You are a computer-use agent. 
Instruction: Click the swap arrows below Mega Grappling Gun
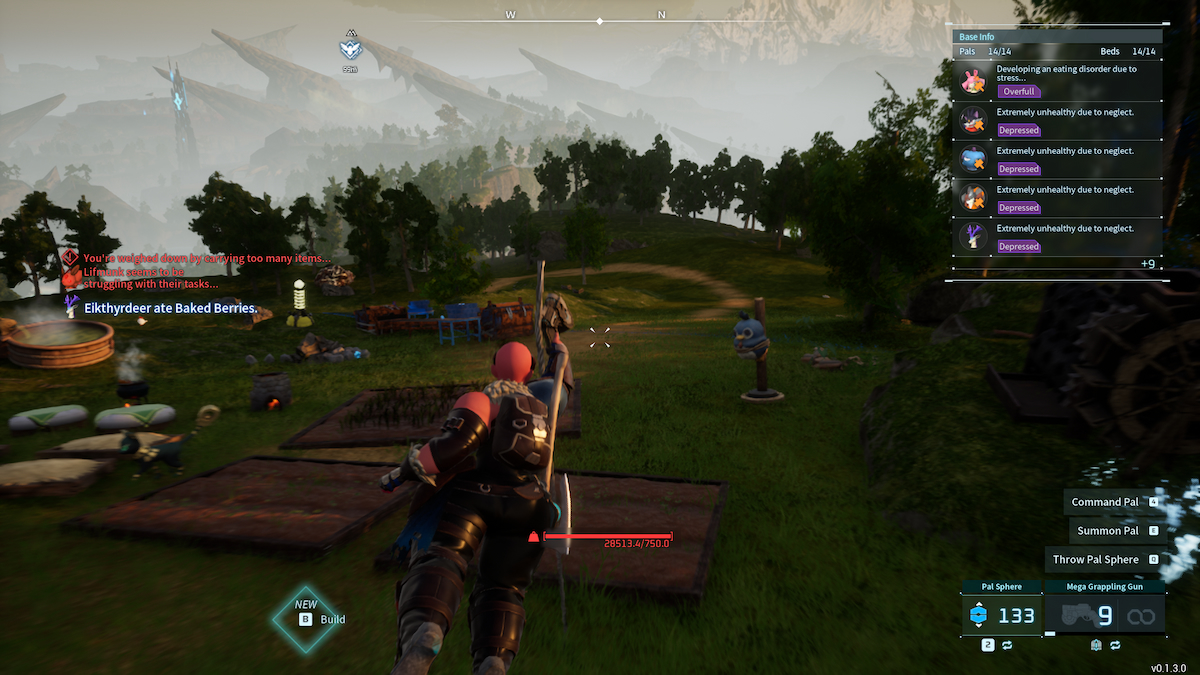1112,646
